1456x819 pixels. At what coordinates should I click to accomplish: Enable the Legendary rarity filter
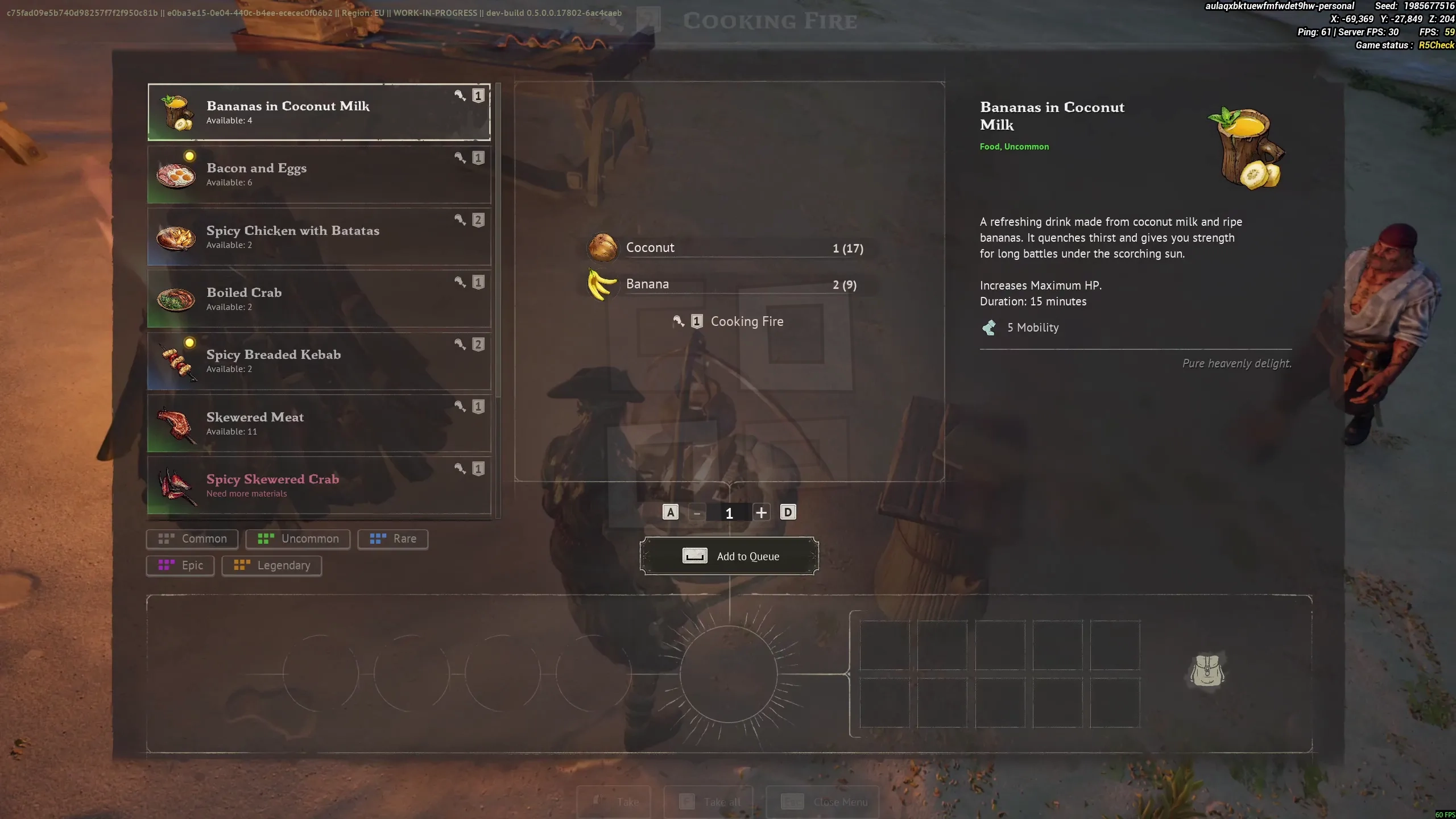(271, 565)
